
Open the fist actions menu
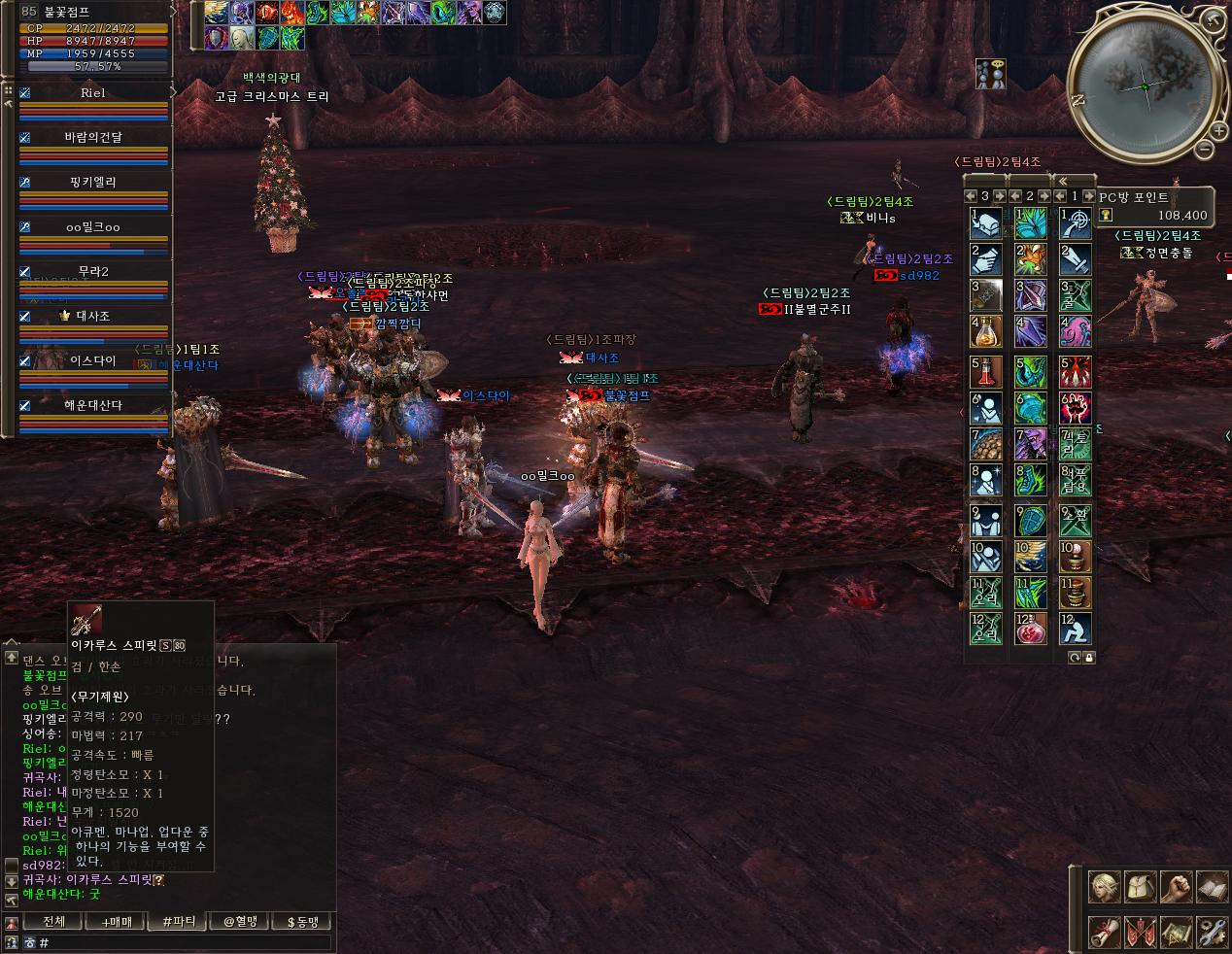point(1177,887)
